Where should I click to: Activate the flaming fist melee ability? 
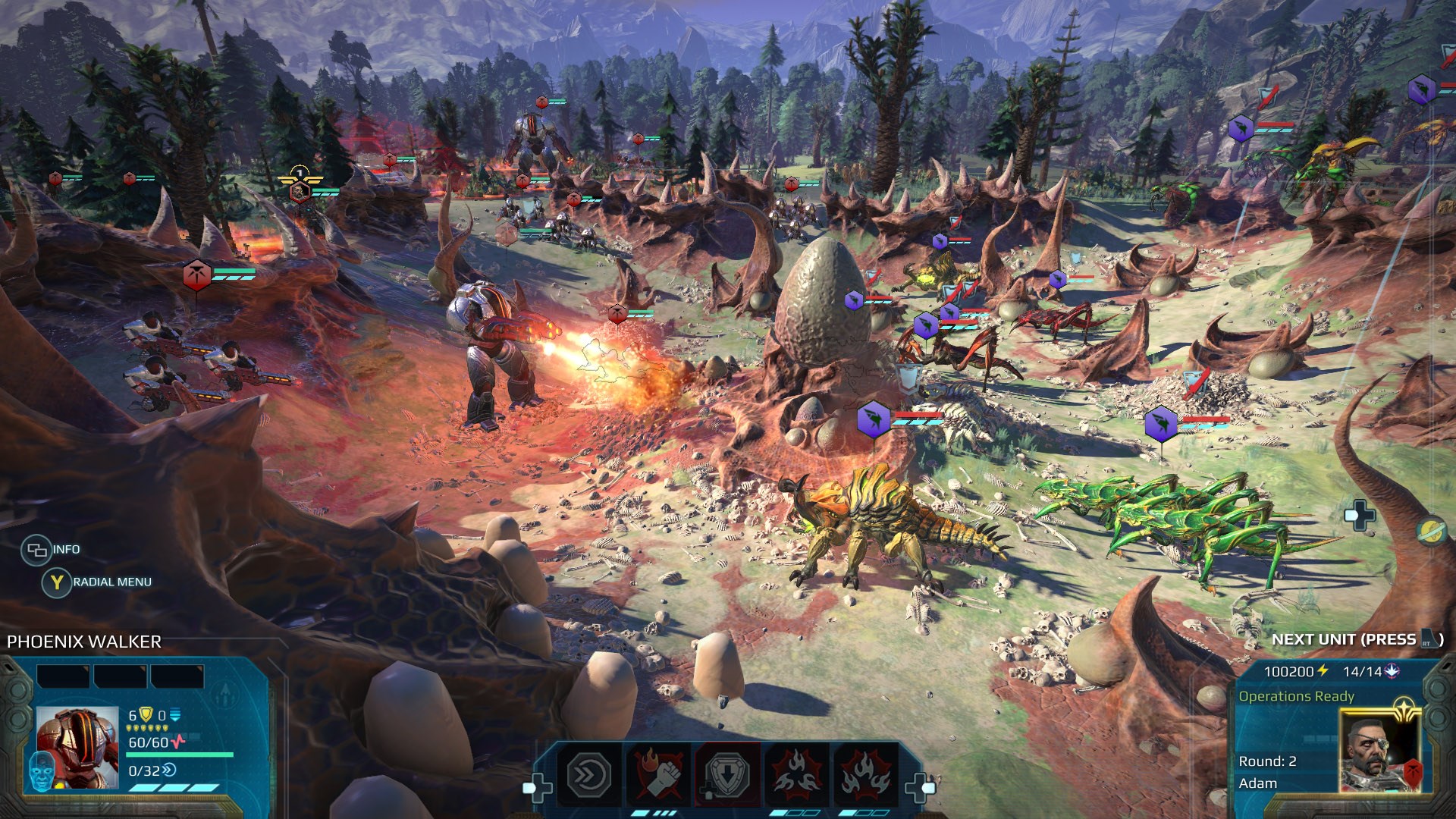point(657,775)
